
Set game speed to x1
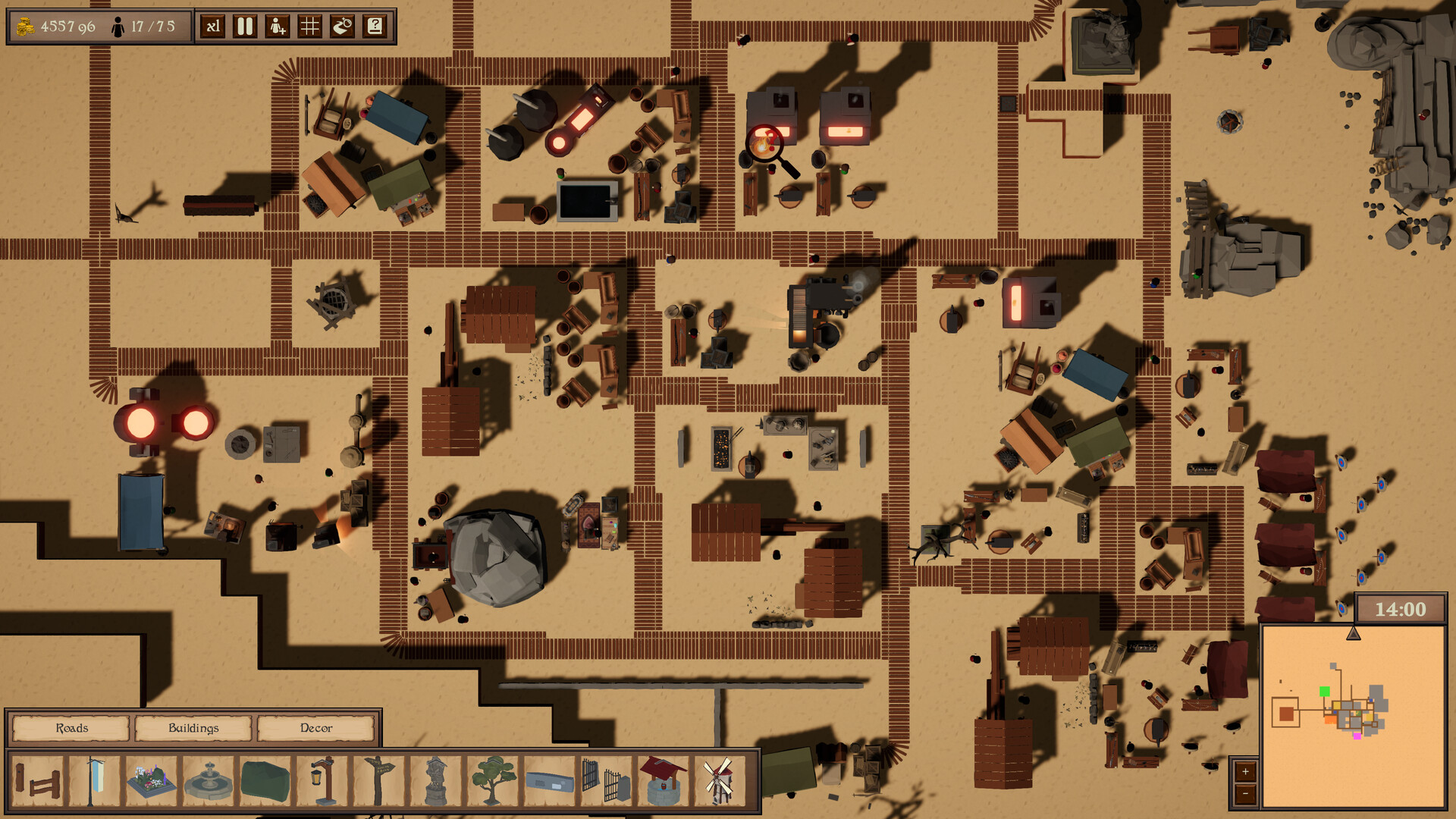pos(212,26)
